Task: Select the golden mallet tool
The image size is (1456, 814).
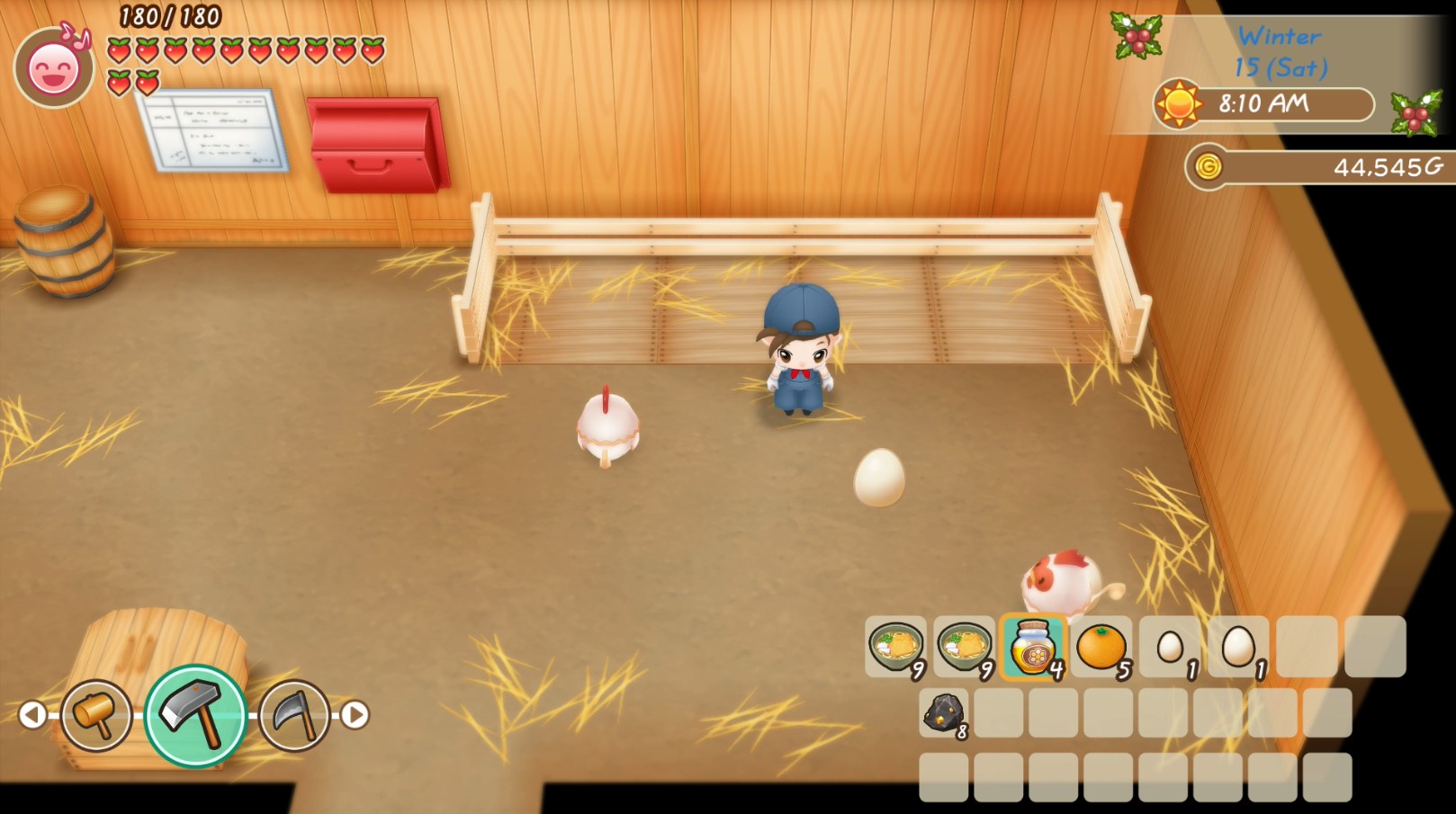Action: point(95,715)
